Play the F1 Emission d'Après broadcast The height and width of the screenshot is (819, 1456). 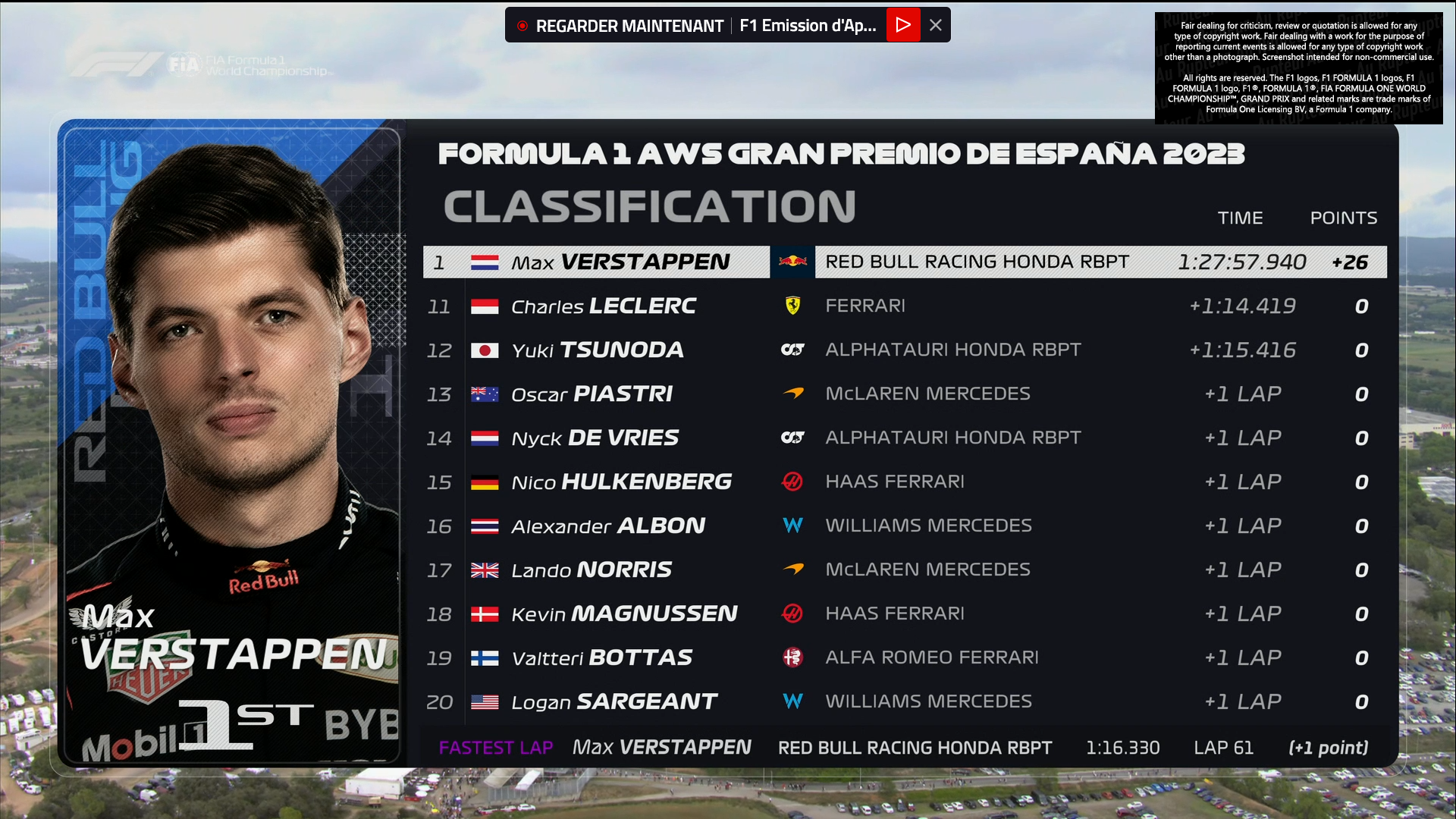point(902,25)
